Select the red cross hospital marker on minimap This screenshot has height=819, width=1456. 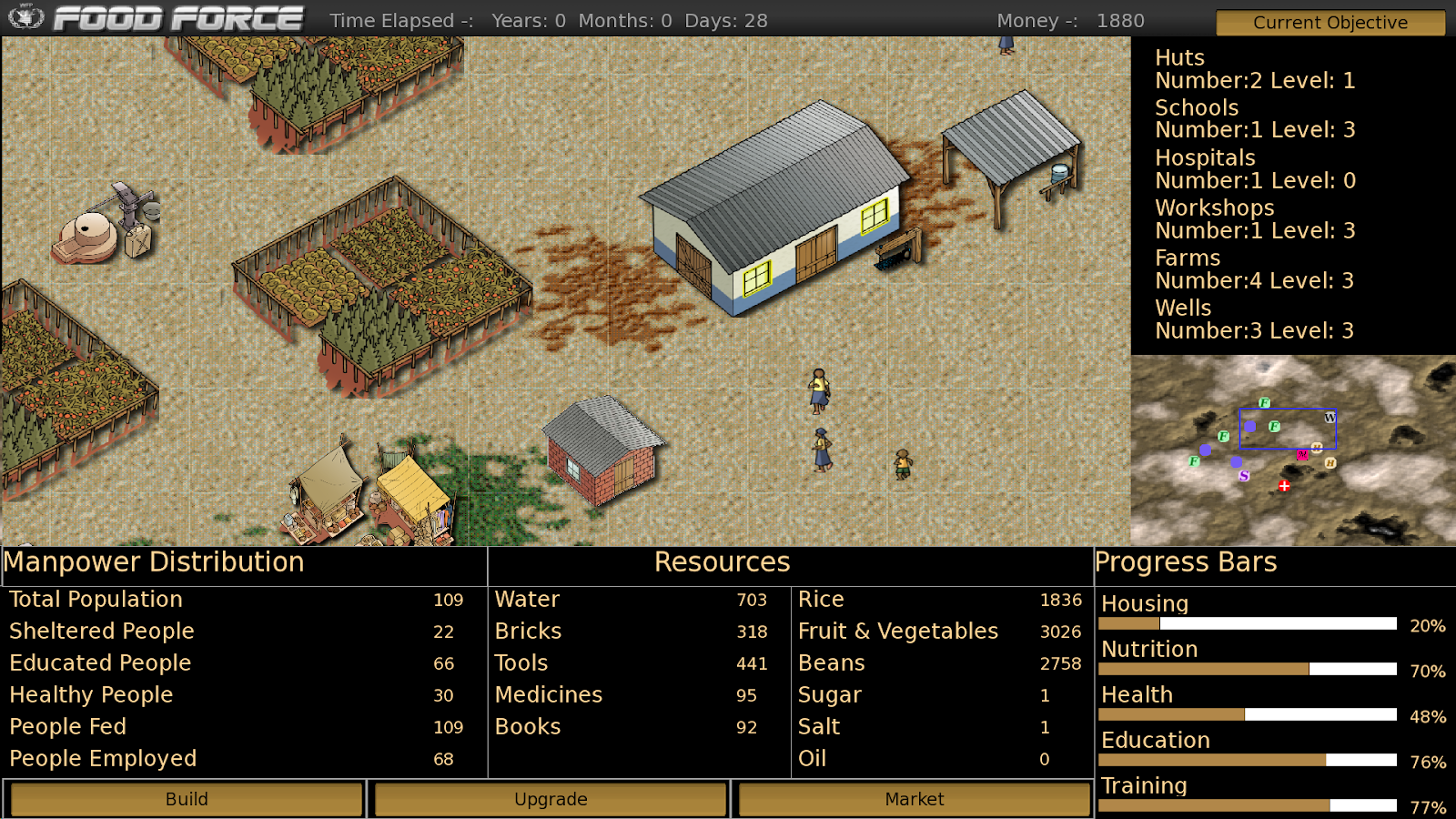coord(1284,486)
